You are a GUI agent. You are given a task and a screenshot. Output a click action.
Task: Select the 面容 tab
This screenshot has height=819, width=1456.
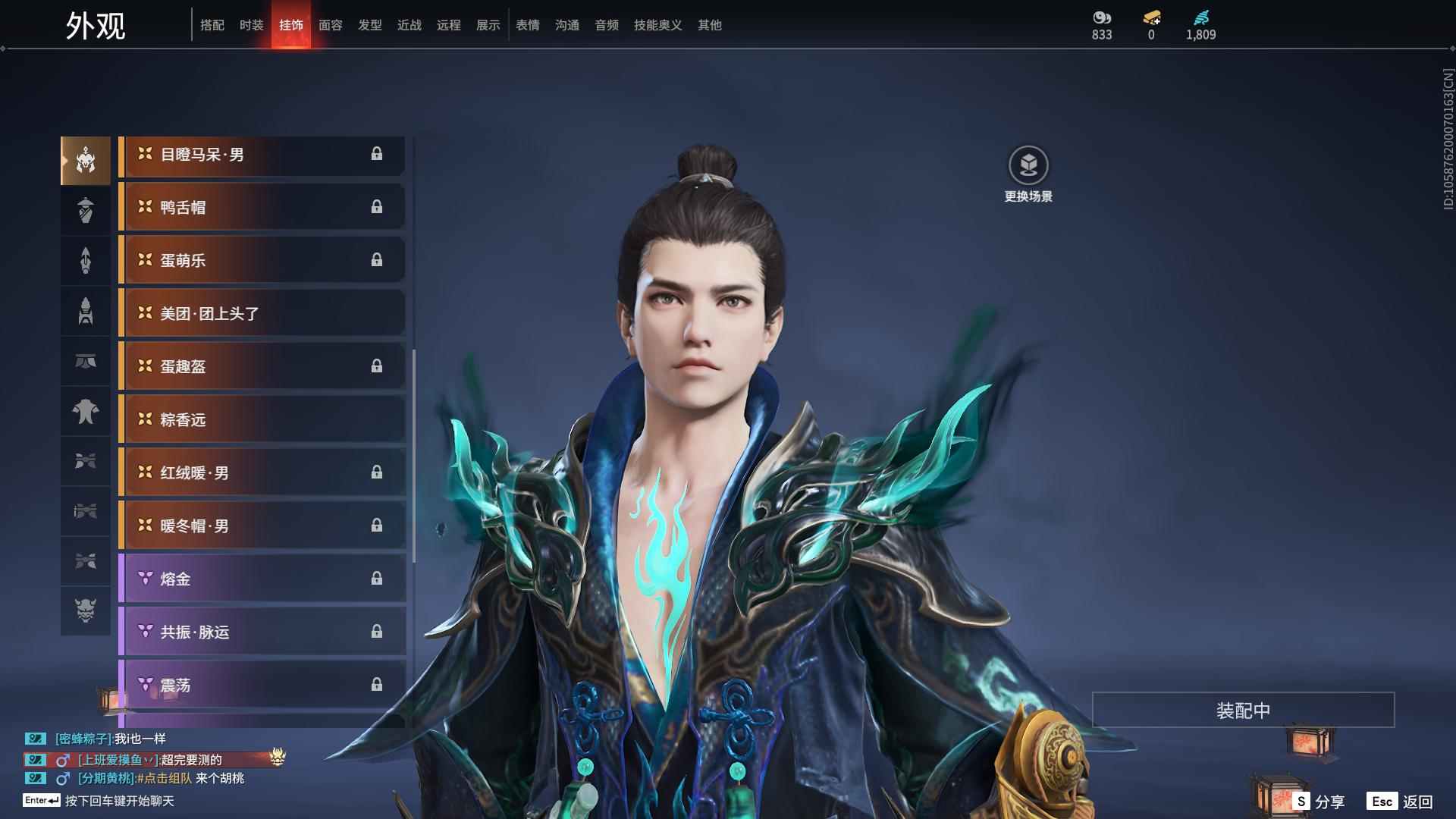point(330,25)
